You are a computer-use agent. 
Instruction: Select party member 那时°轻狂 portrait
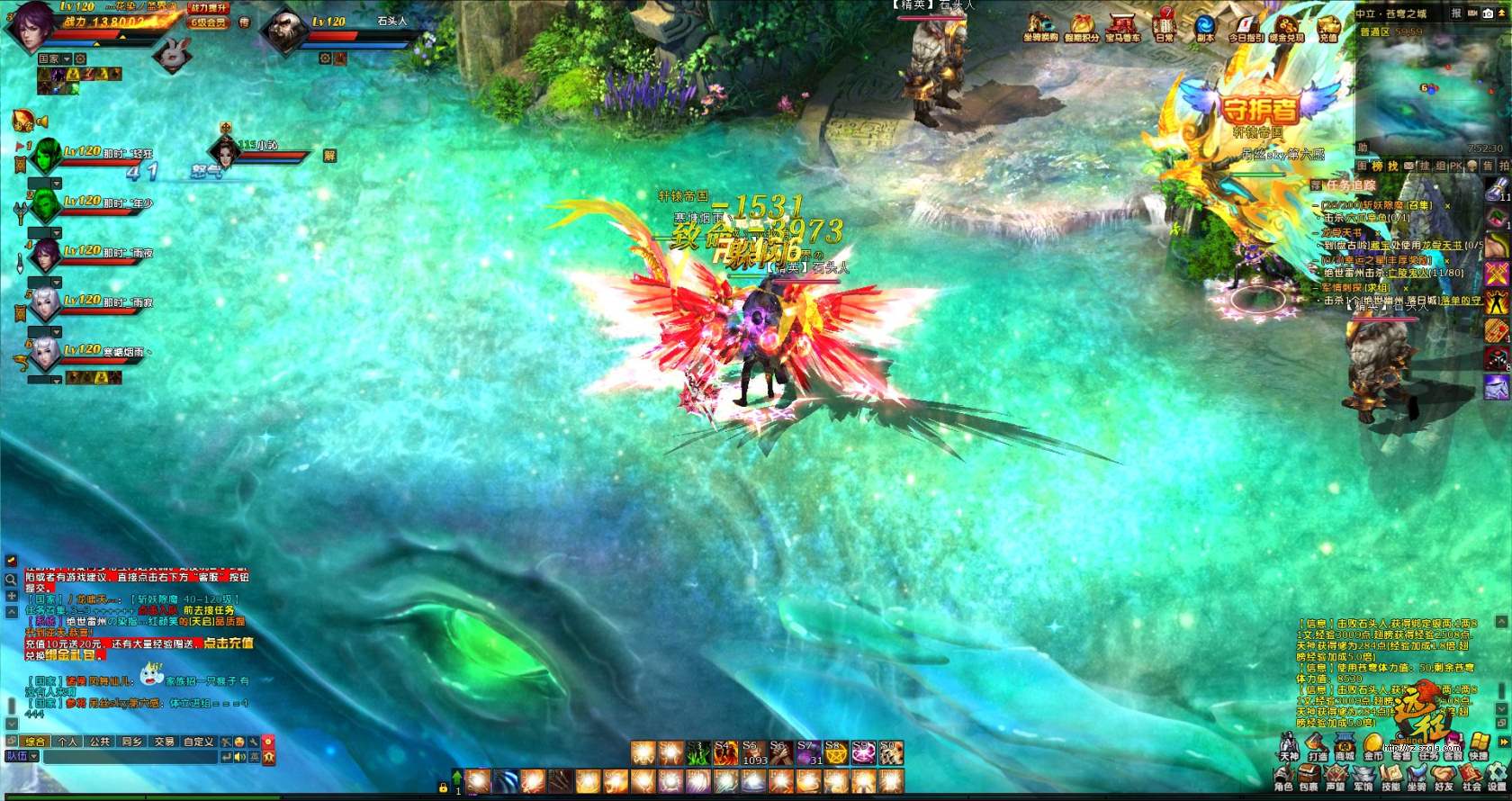pos(47,157)
